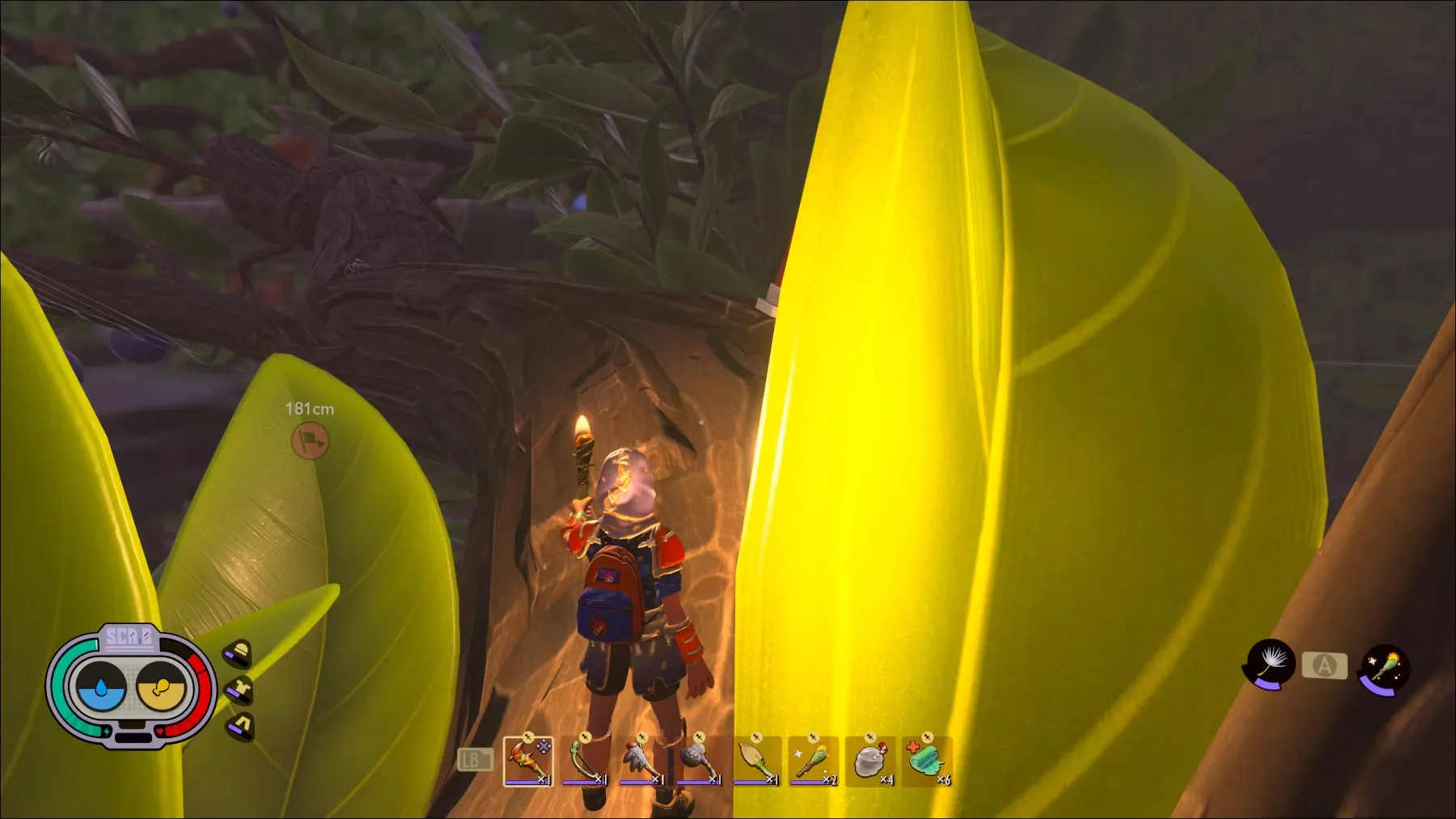Click the flag trail marker at 181cm
This screenshot has width=1456, height=819.
[310, 441]
